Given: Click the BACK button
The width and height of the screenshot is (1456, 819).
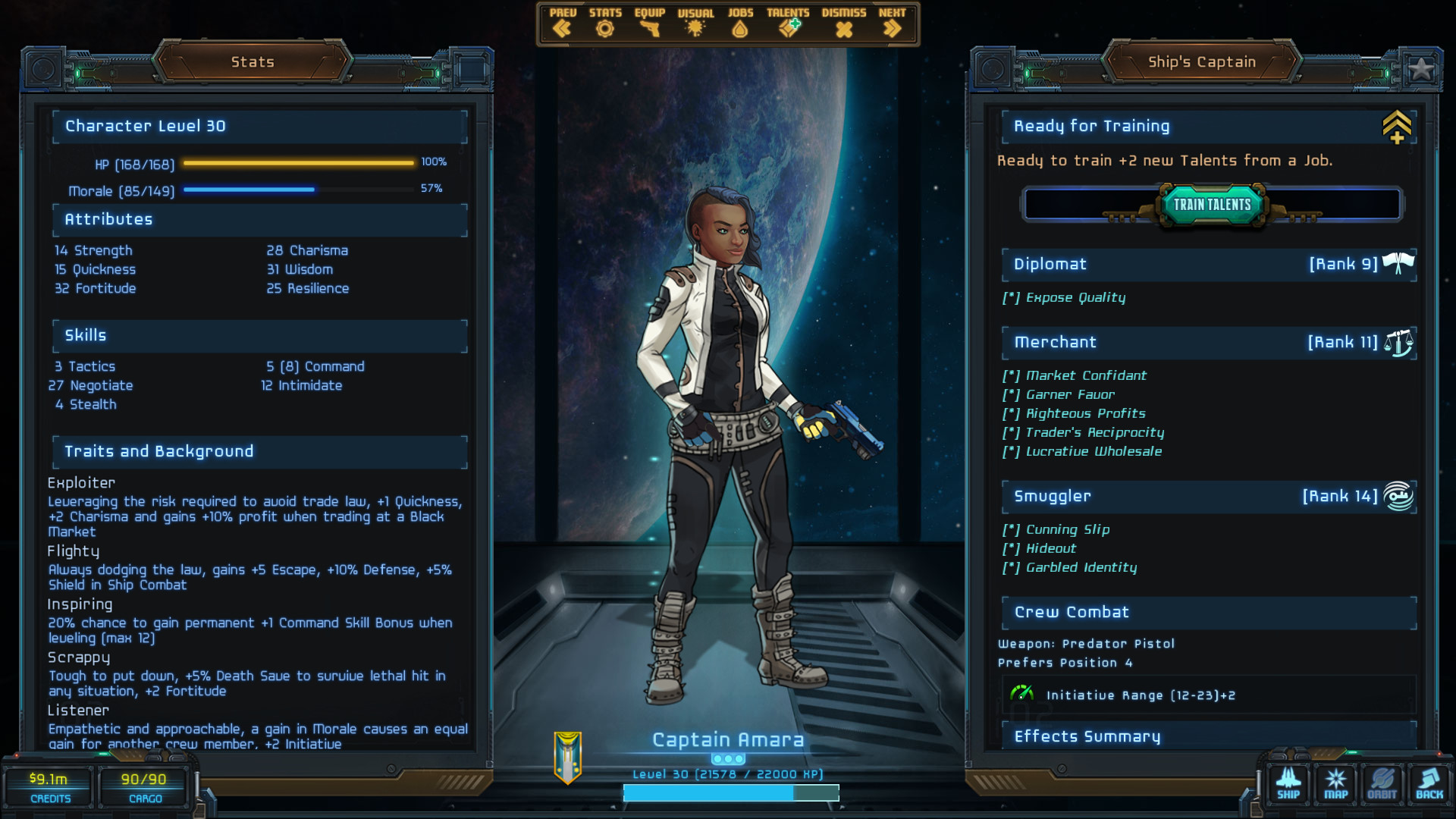Looking at the screenshot, I should coord(1429,784).
